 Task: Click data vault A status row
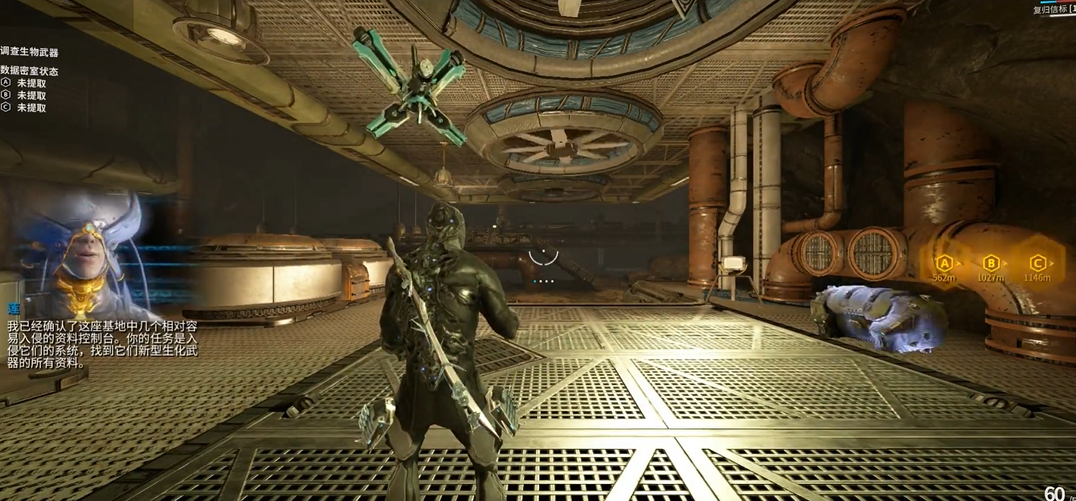24,84
